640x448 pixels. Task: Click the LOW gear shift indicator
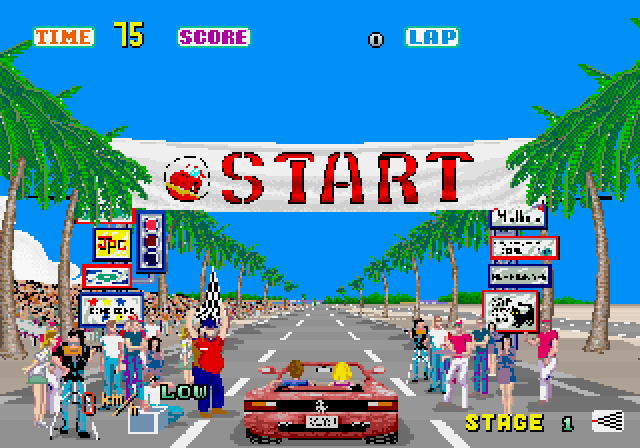(183, 391)
